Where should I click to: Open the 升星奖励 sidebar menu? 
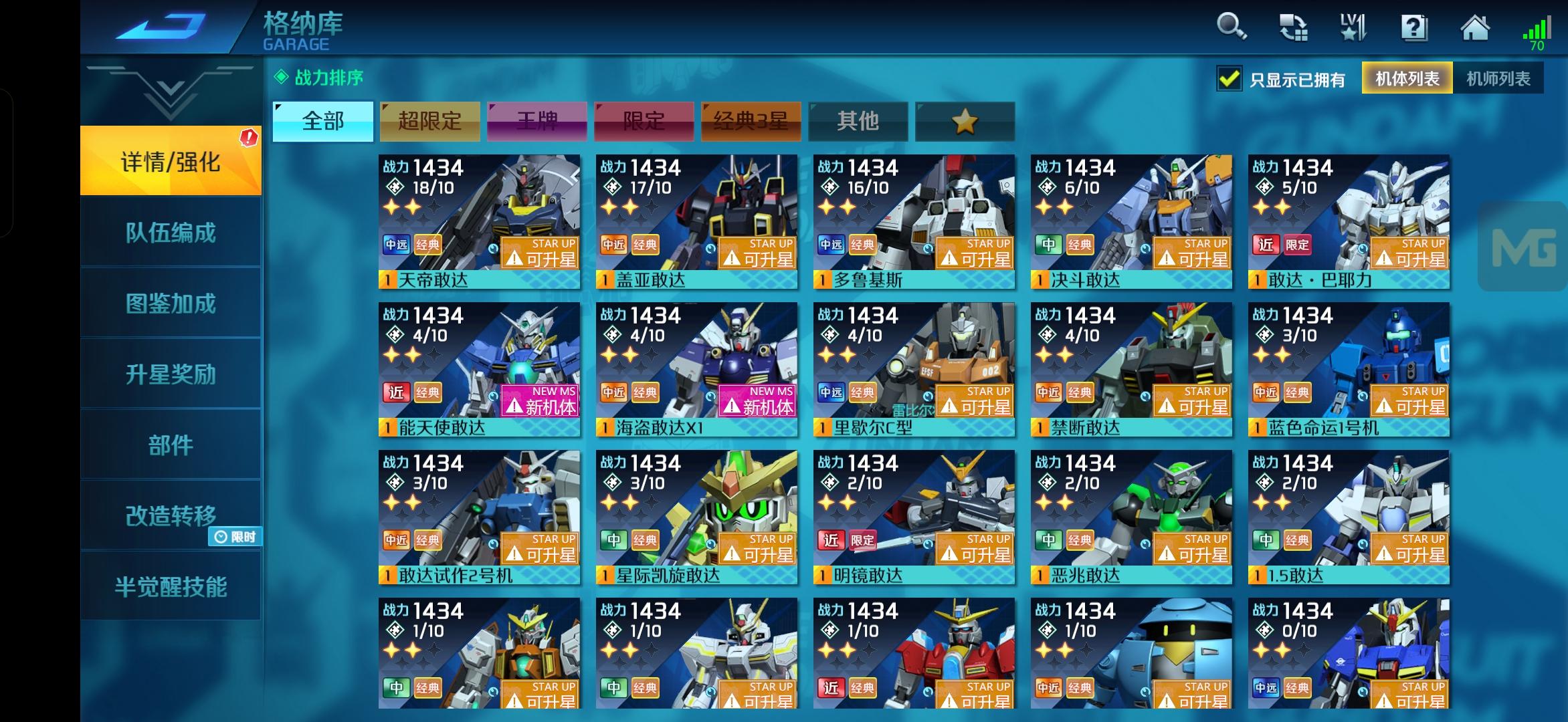[169, 376]
